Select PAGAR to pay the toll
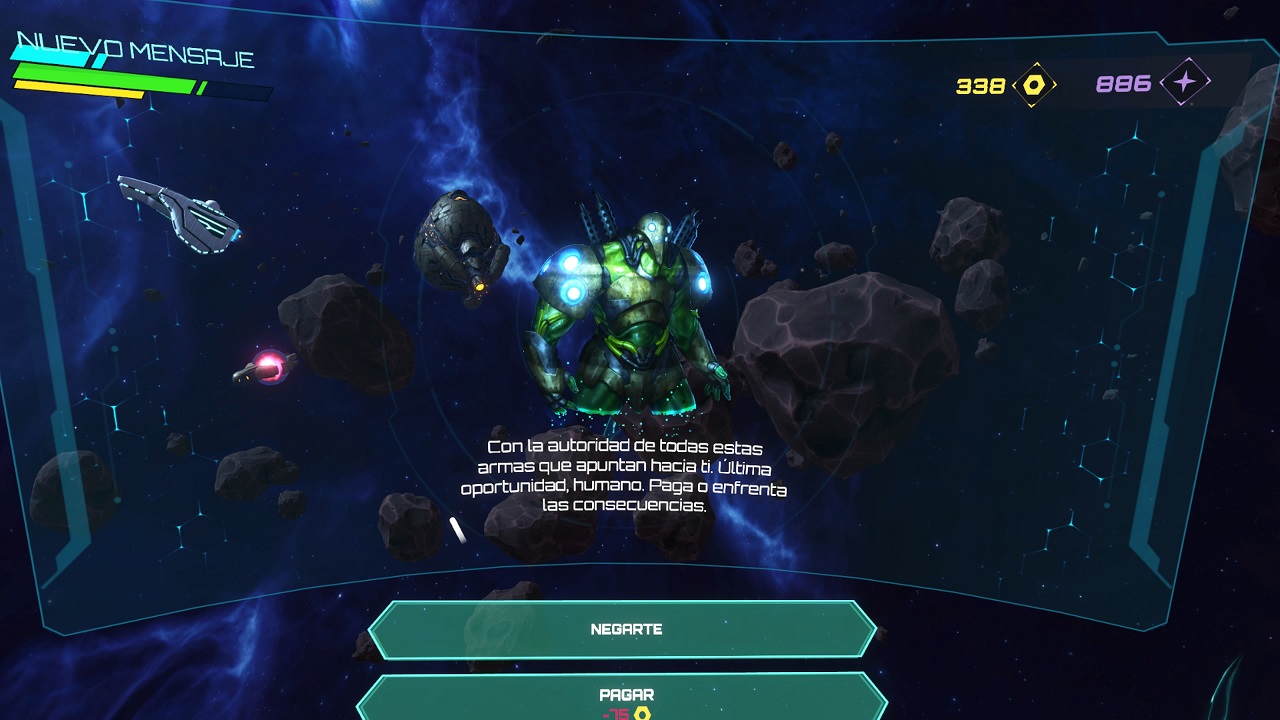Viewport: 1280px width, 720px height. [624, 697]
